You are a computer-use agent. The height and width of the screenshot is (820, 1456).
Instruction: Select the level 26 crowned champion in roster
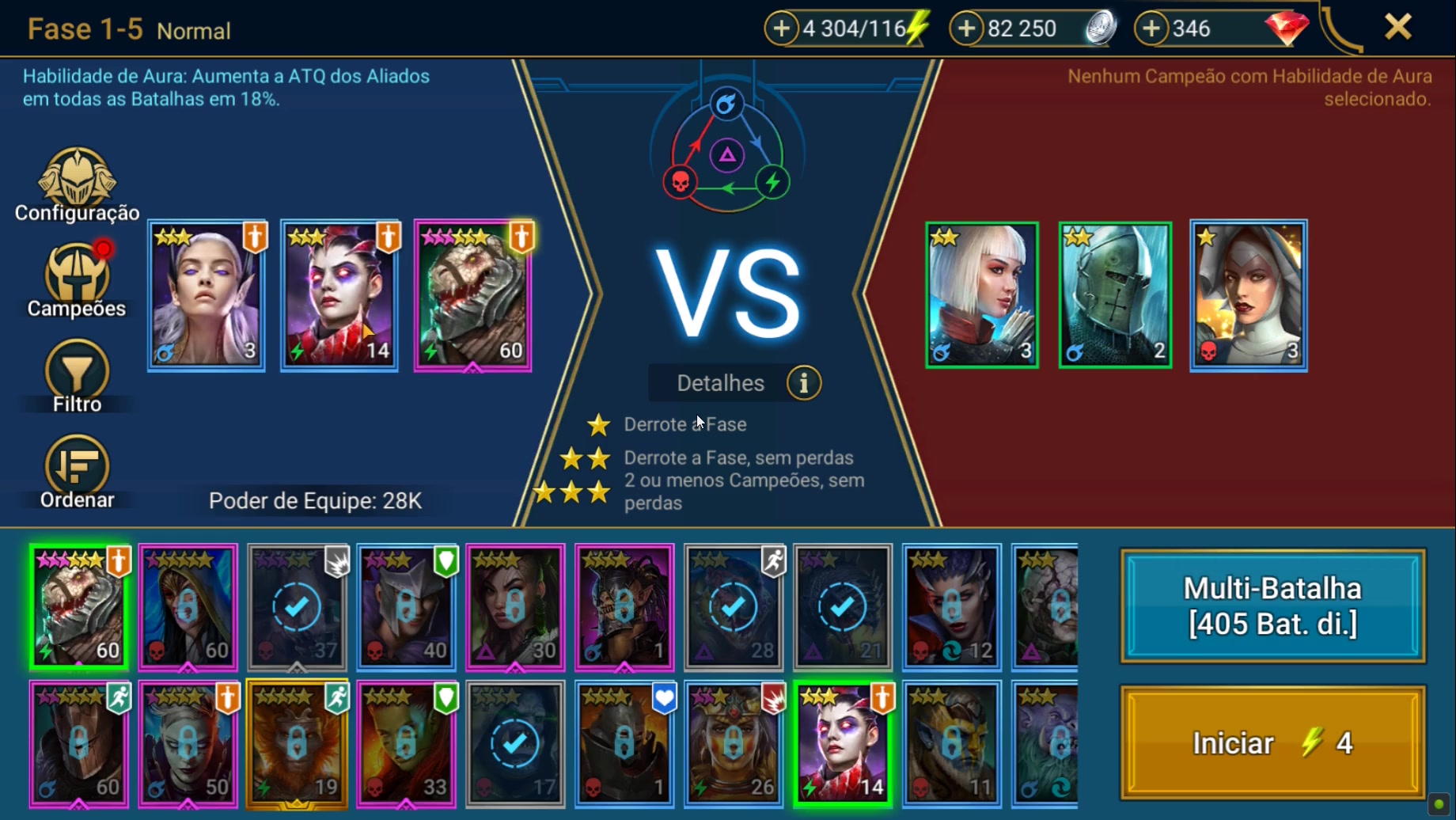pos(734,744)
